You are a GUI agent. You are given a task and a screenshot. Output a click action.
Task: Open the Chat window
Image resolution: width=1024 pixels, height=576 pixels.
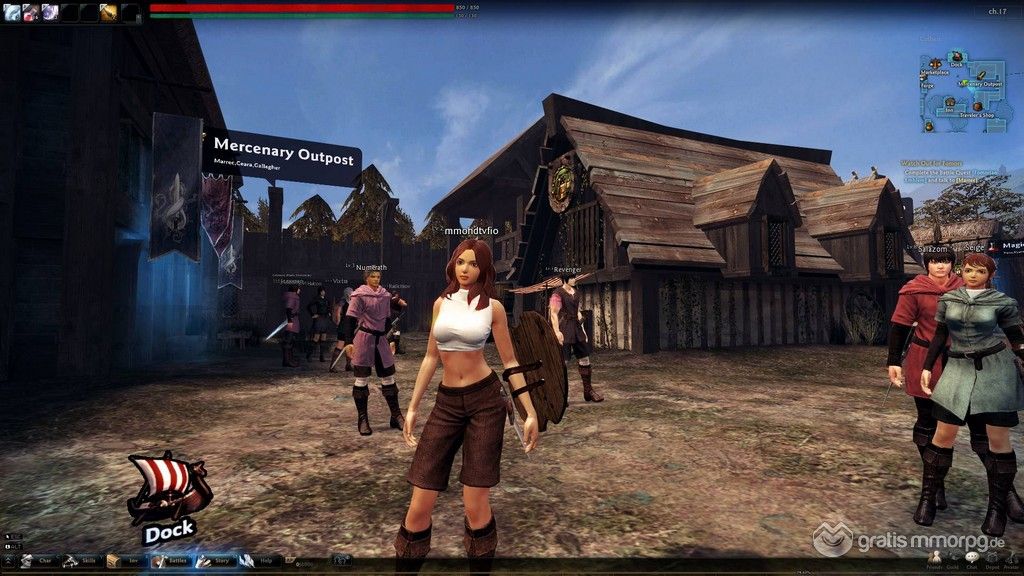971,560
